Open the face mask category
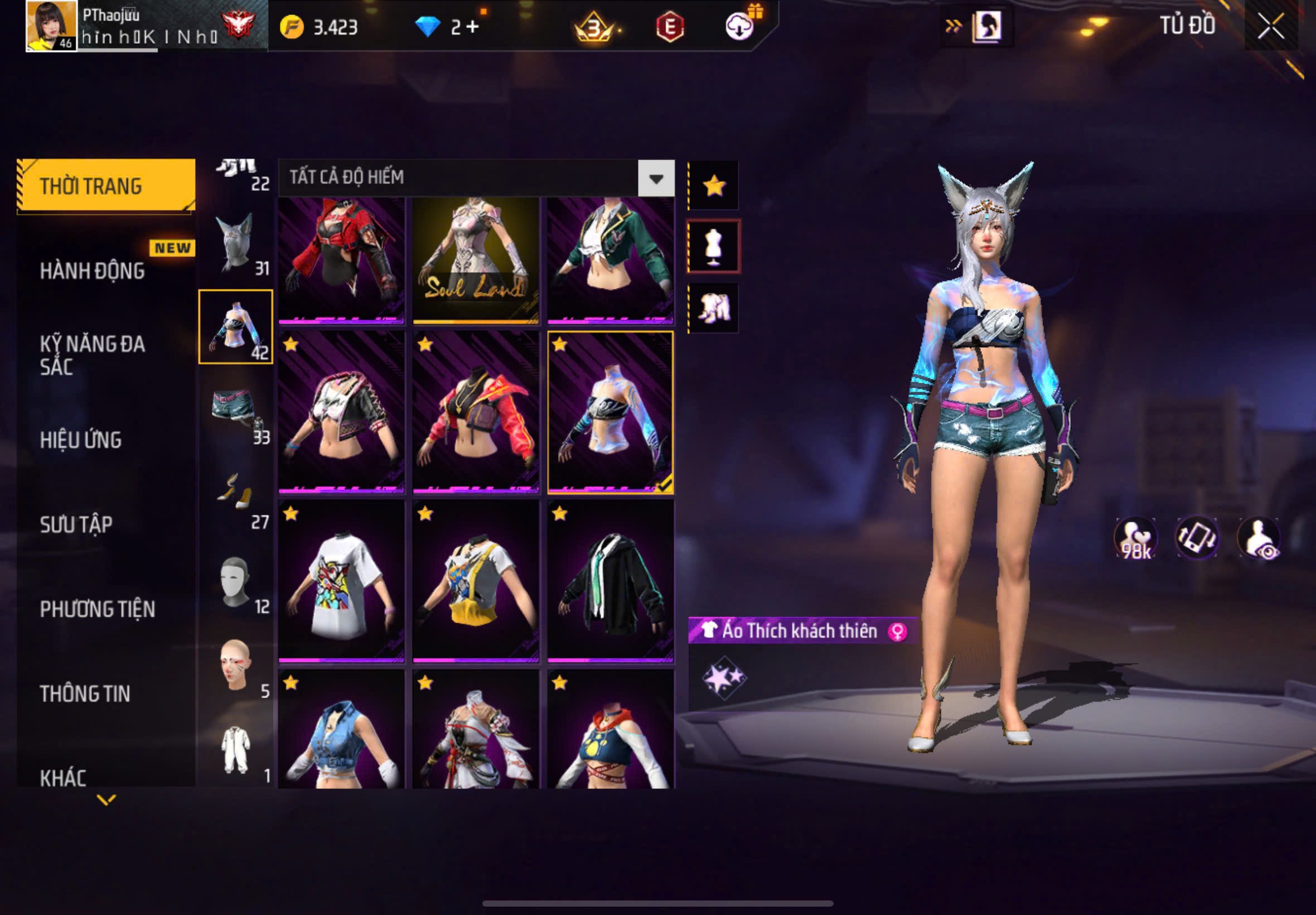 (235, 580)
